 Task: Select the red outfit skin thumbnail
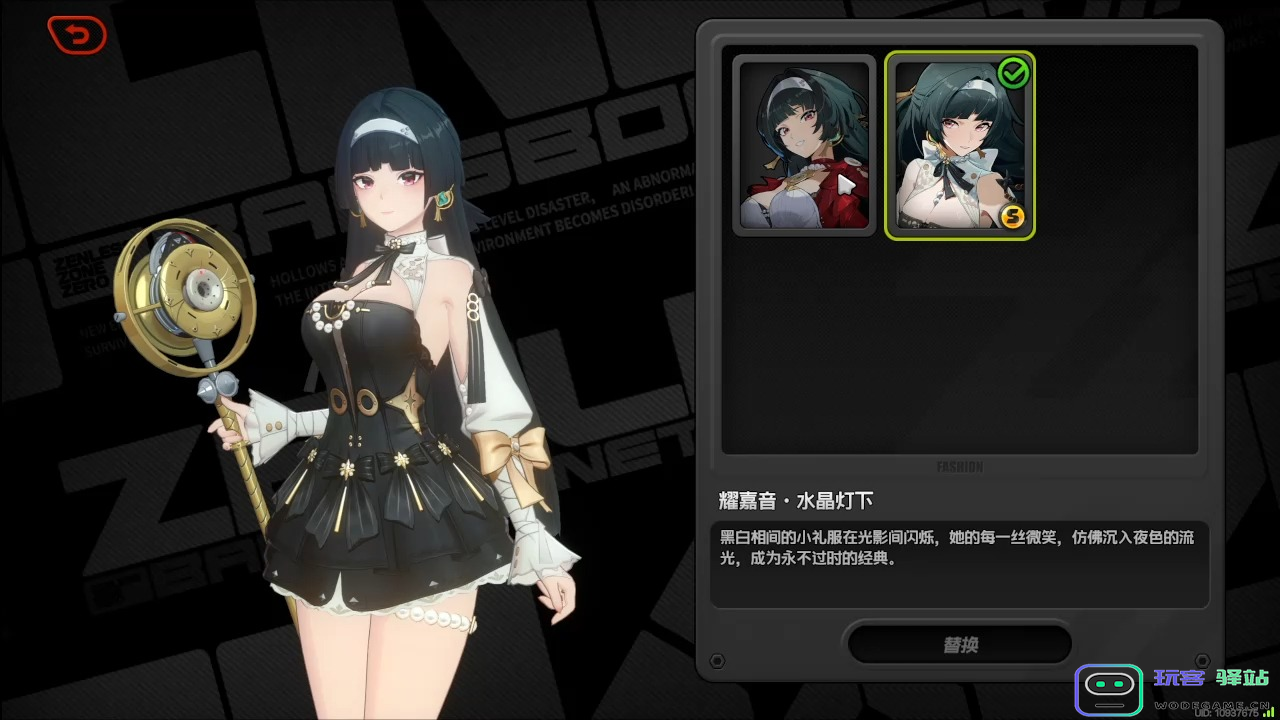pyautogui.click(x=804, y=145)
